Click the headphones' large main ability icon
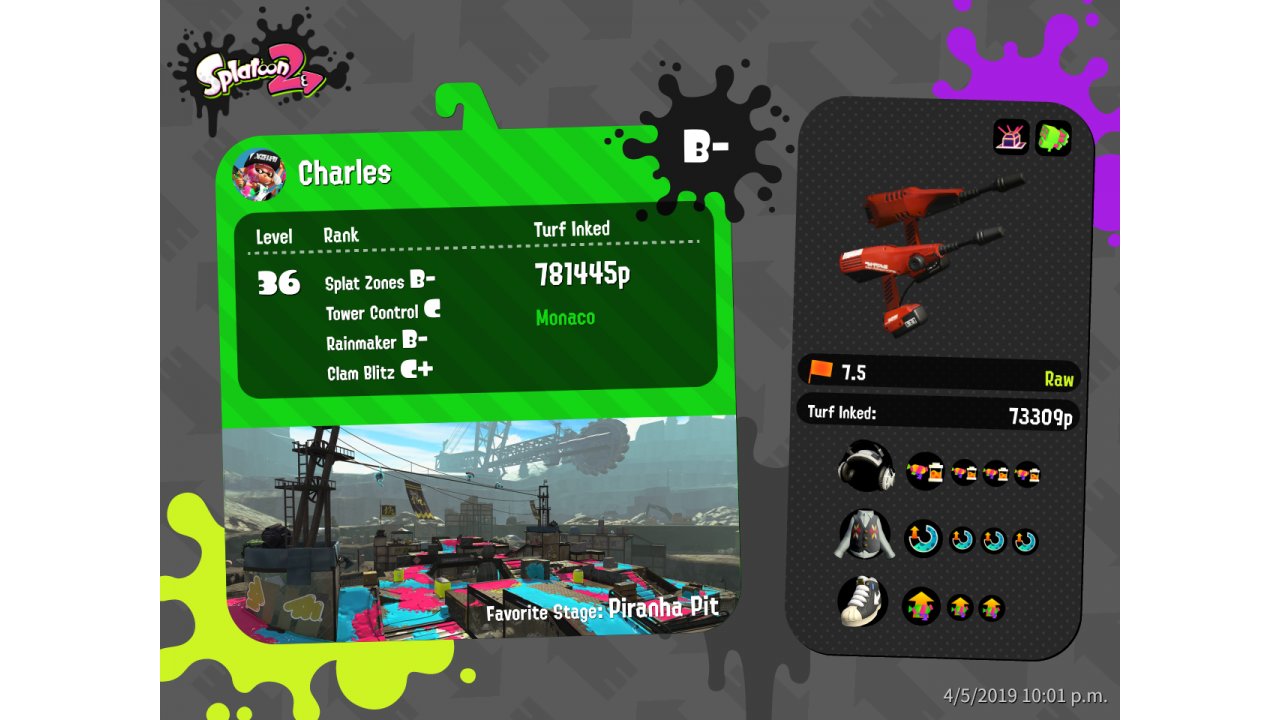 coord(925,471)
